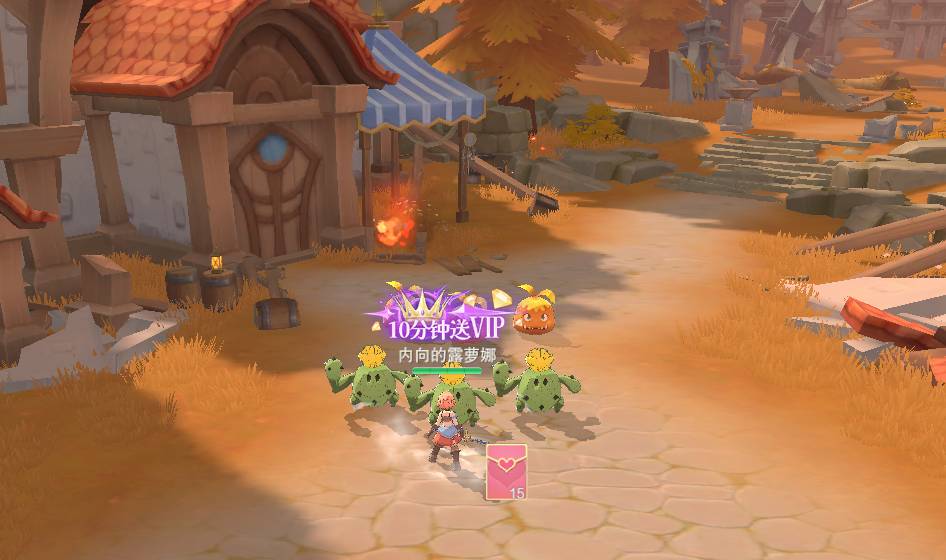This screenshot has height=560, width=946.
Task: Open the pink heart envelope marked 15
Action: [x=506, y=471]
